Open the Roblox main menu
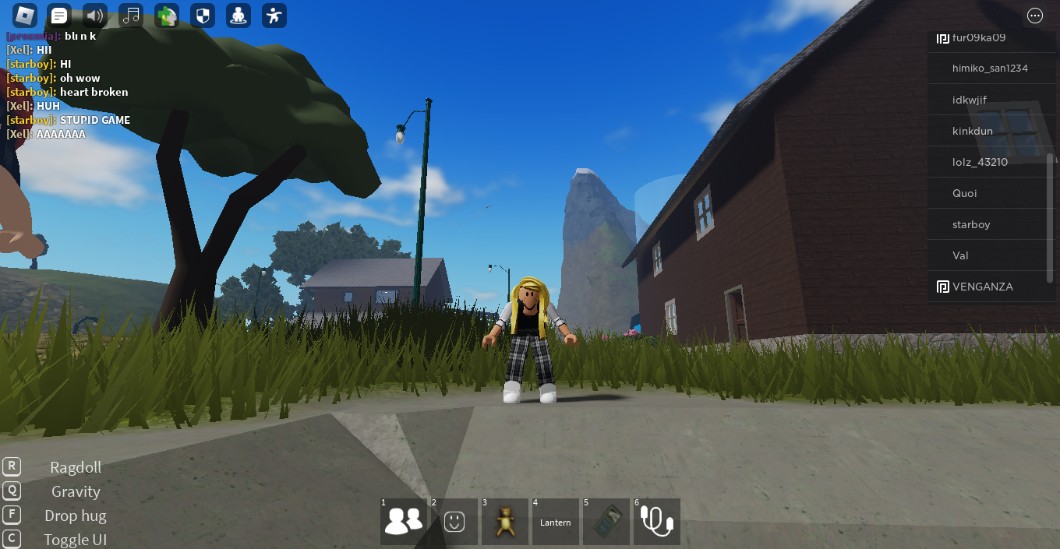Image resolution: width=1060 pixels, height=549 pixels. click(x=24, y=15)
